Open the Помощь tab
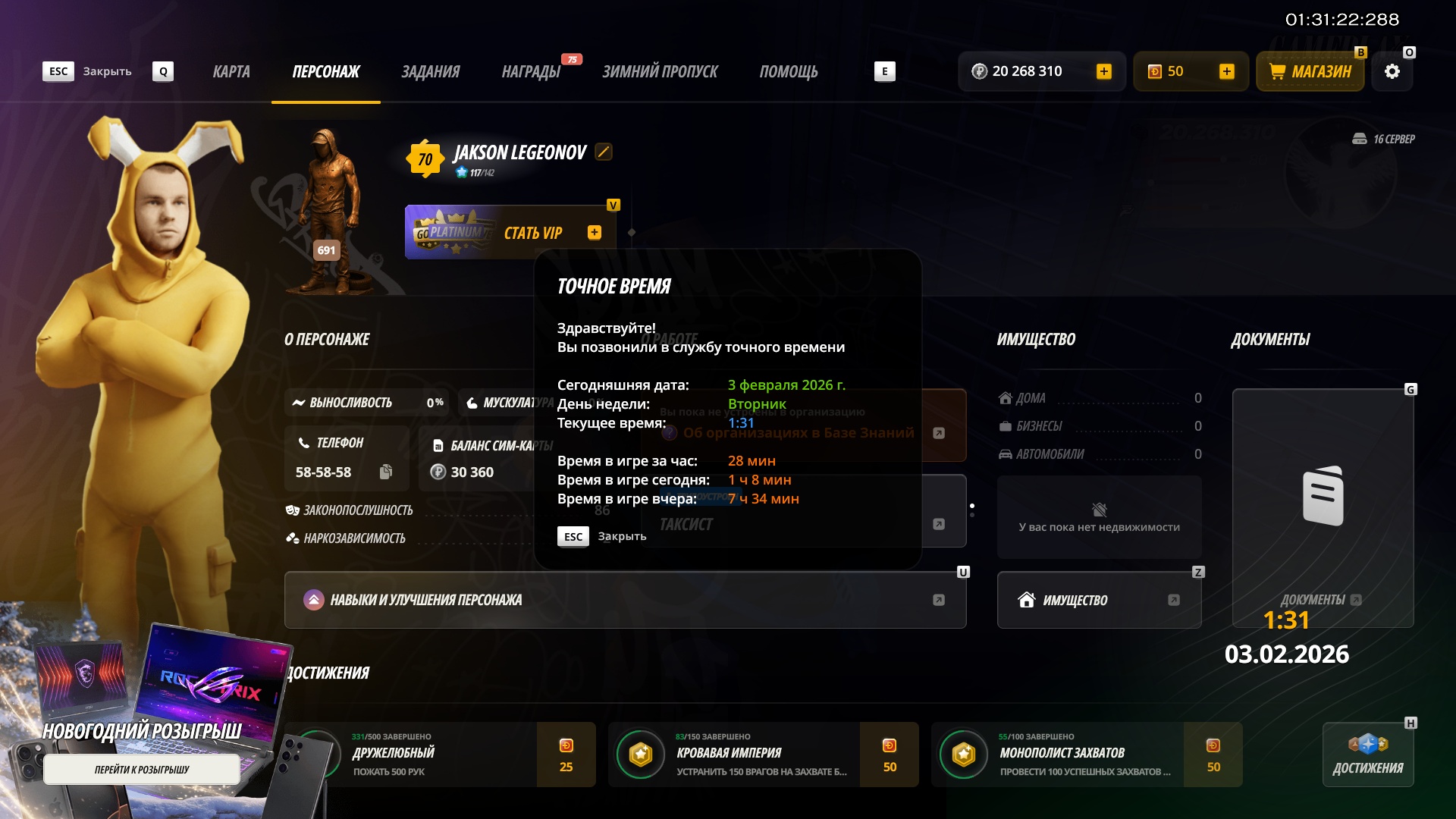This screenshot has height=819, width=1456. coord(789,72)
